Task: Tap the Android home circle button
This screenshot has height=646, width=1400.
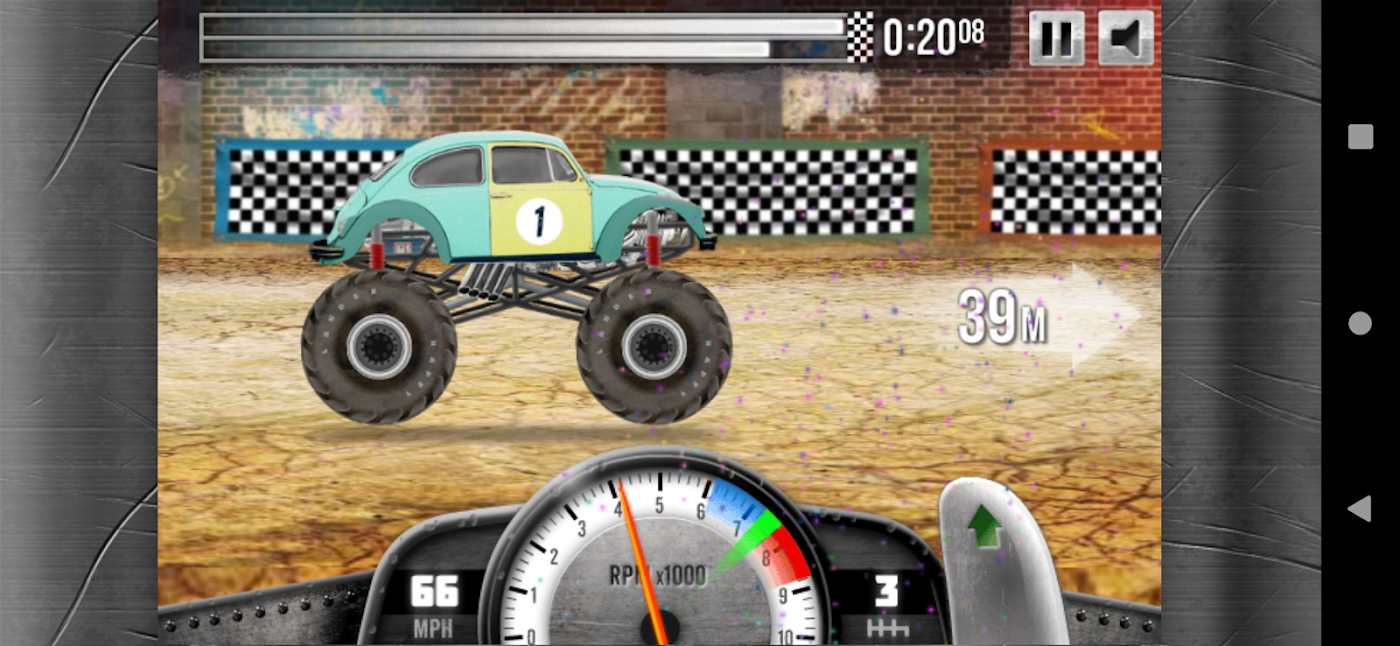Action: click(1360, 323)
